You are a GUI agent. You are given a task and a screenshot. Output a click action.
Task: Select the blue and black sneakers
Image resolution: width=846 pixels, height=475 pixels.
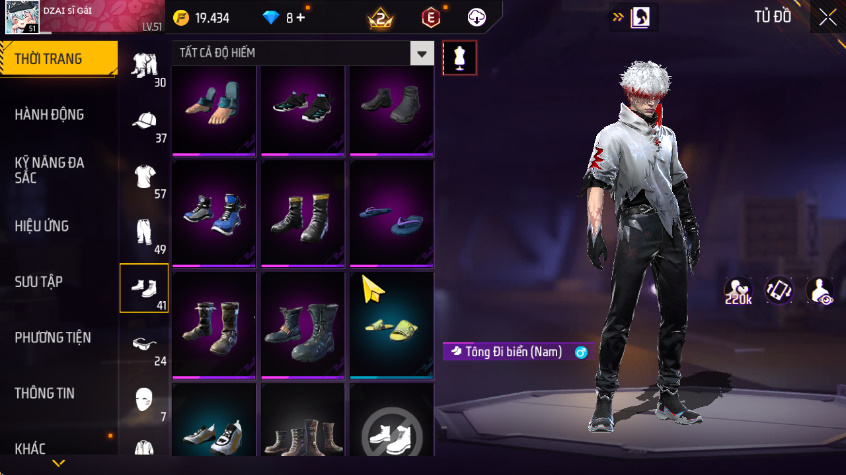pos(215,216)
